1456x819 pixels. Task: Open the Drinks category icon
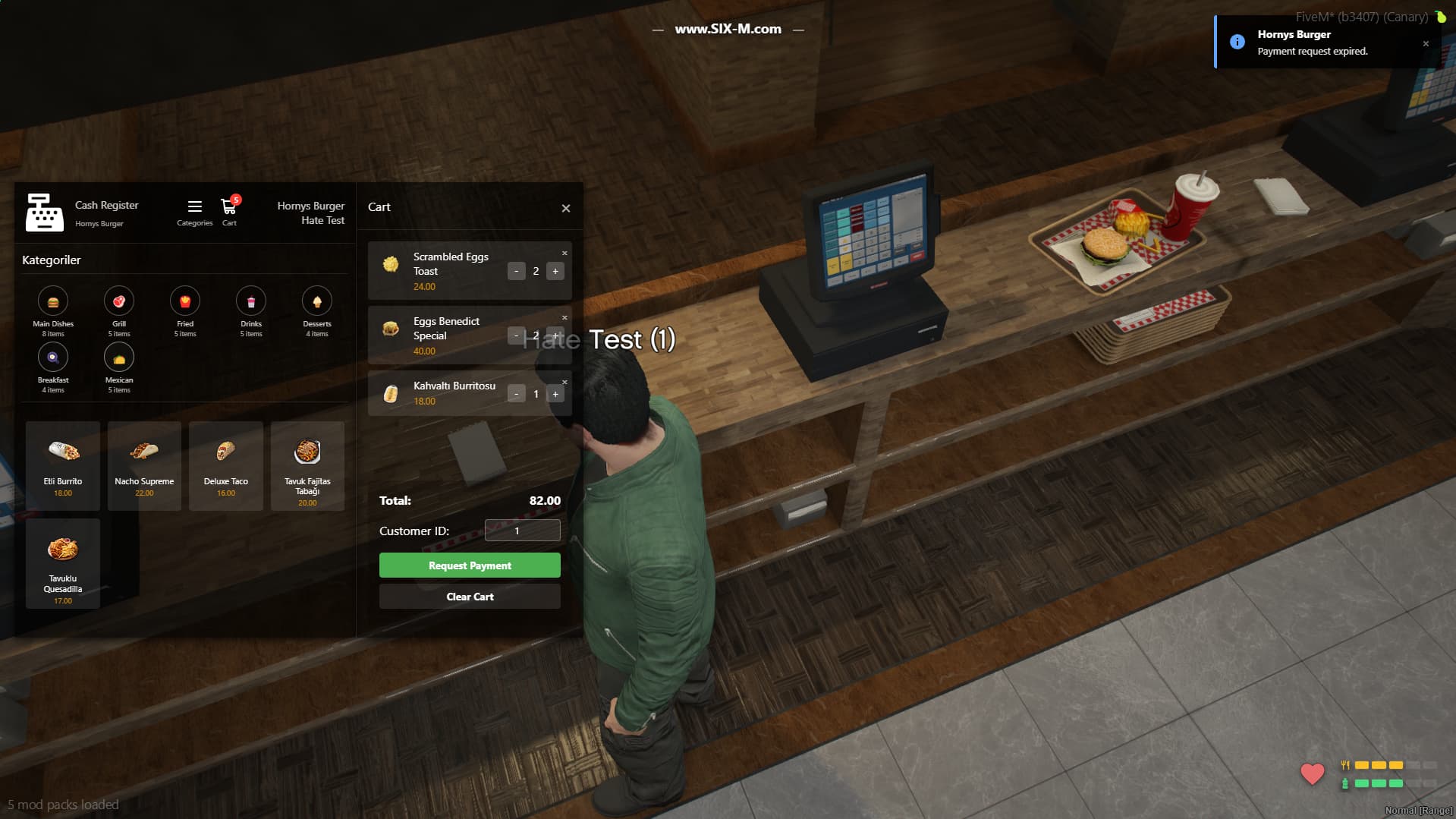coord(250,301)
